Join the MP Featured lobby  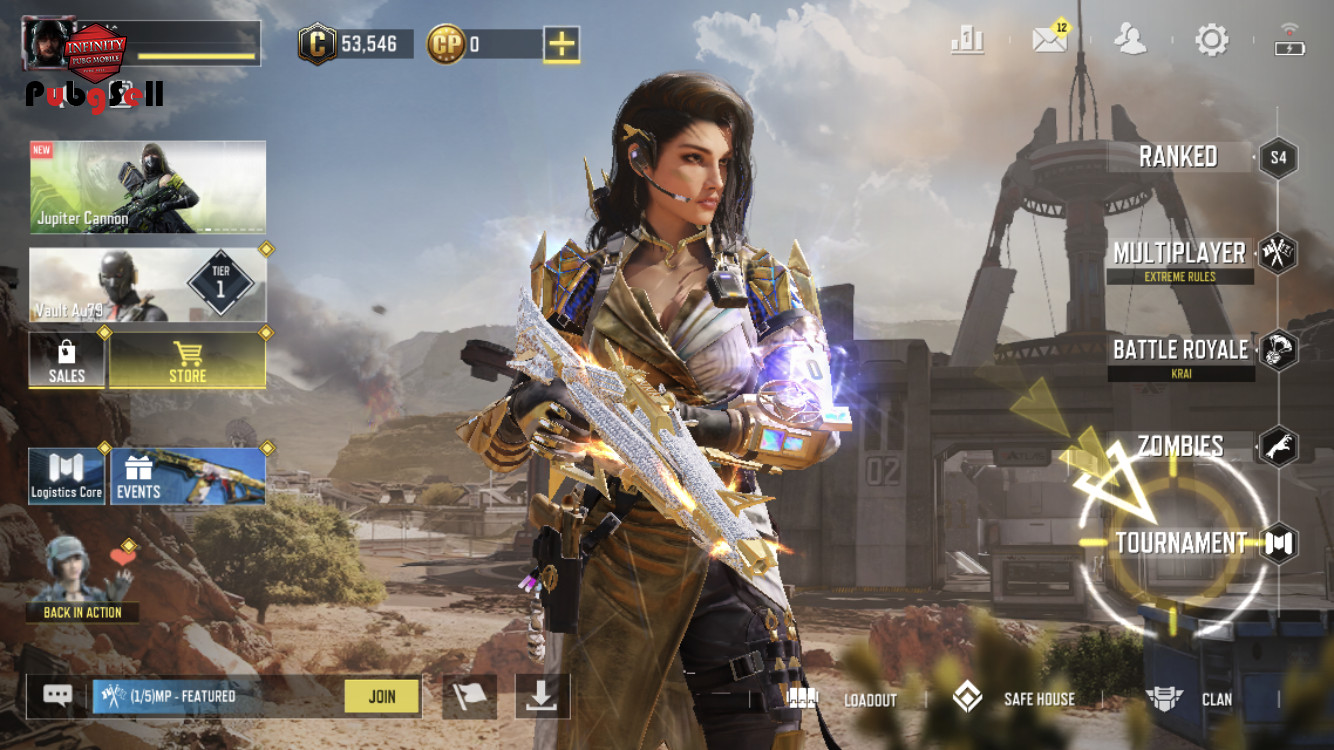click(381, 697)
